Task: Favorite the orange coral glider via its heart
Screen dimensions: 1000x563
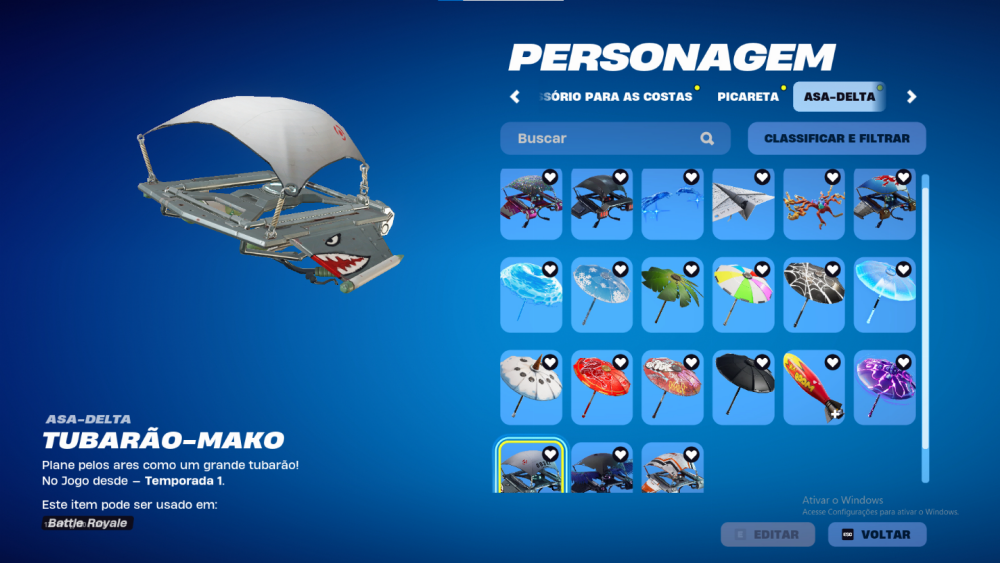Action: point(833,178)
